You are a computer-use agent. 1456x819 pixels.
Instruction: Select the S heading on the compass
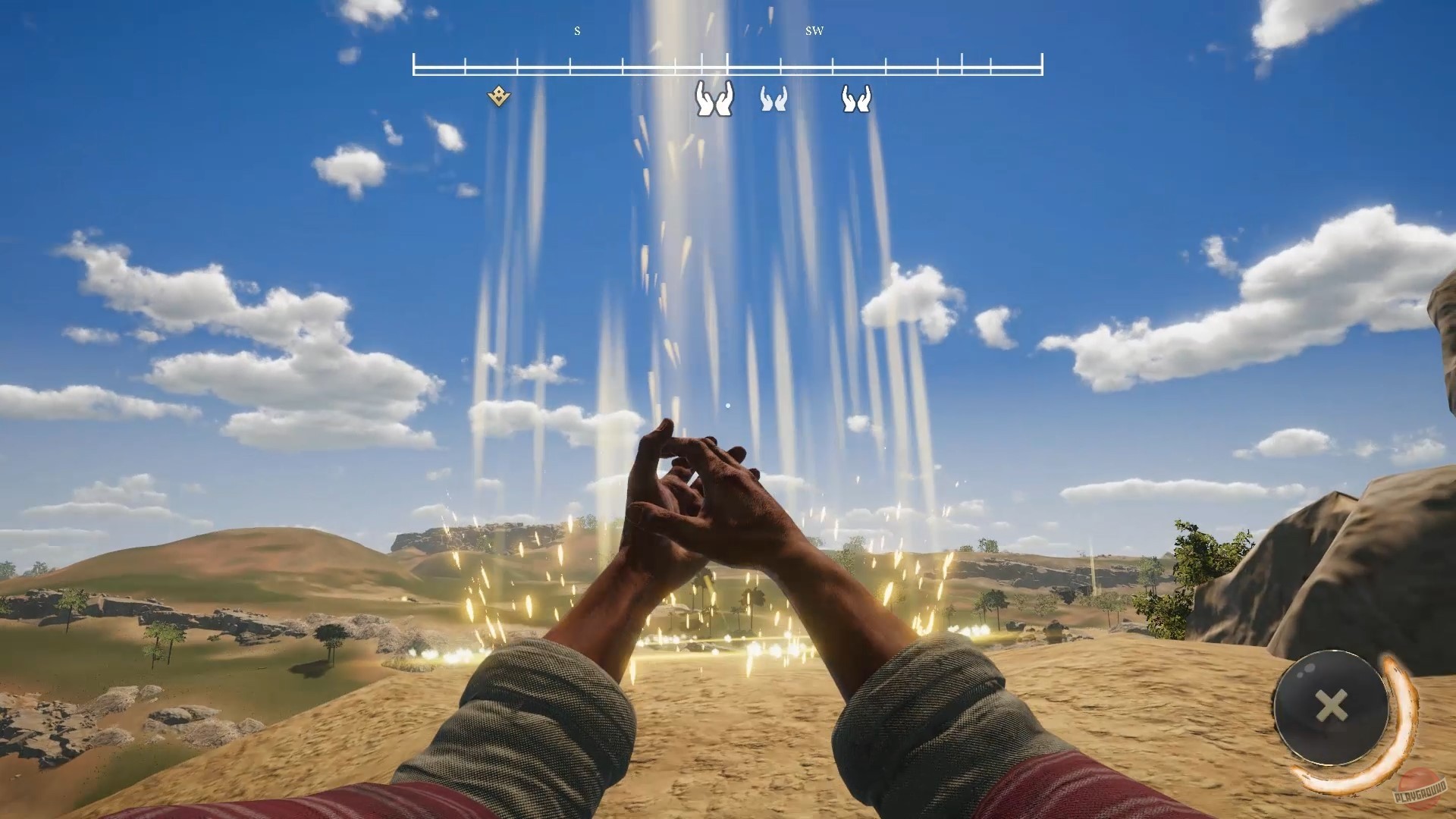click(x=576, y=32)
